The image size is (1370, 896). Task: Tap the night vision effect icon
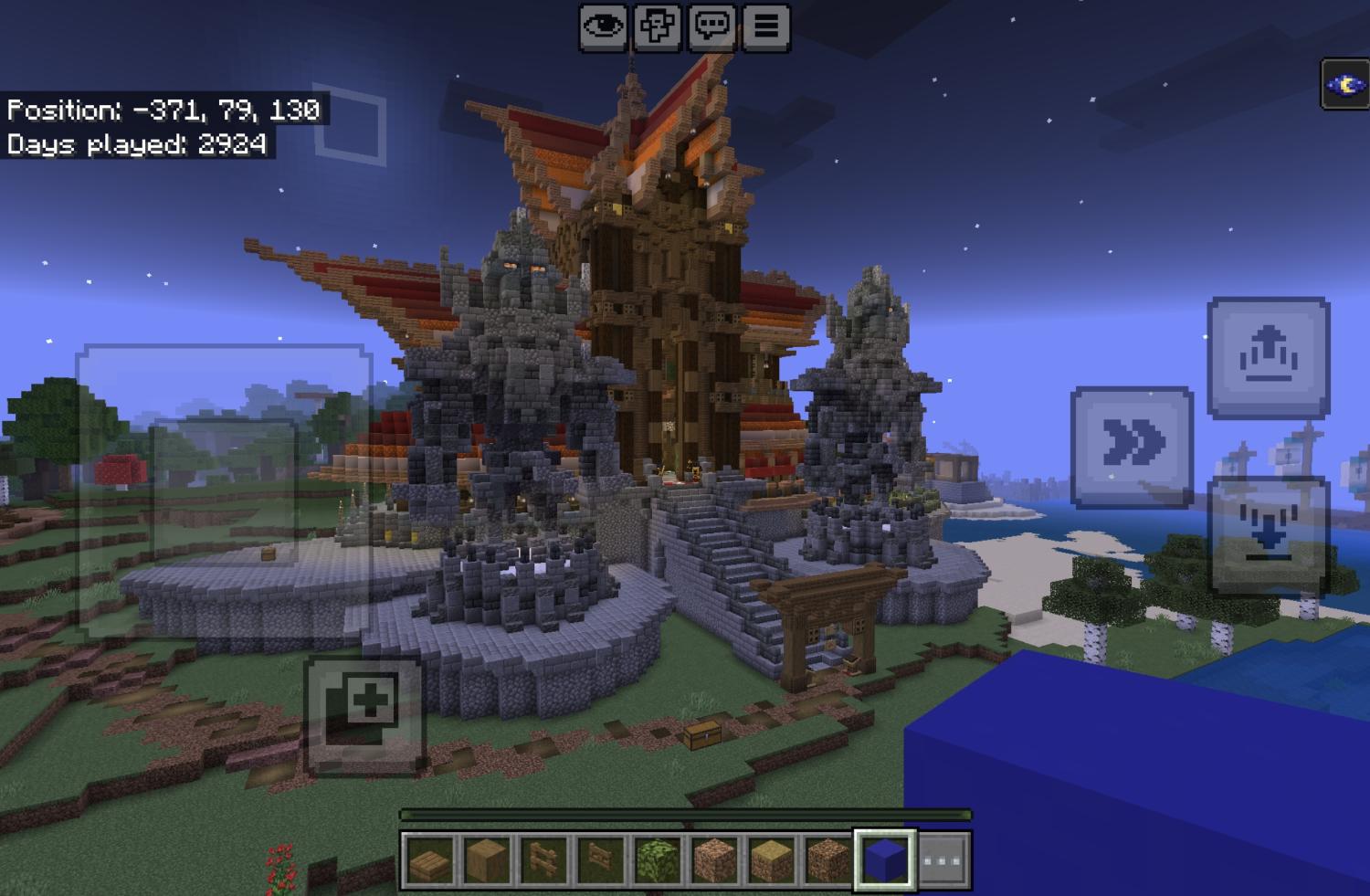point(1344,85)
